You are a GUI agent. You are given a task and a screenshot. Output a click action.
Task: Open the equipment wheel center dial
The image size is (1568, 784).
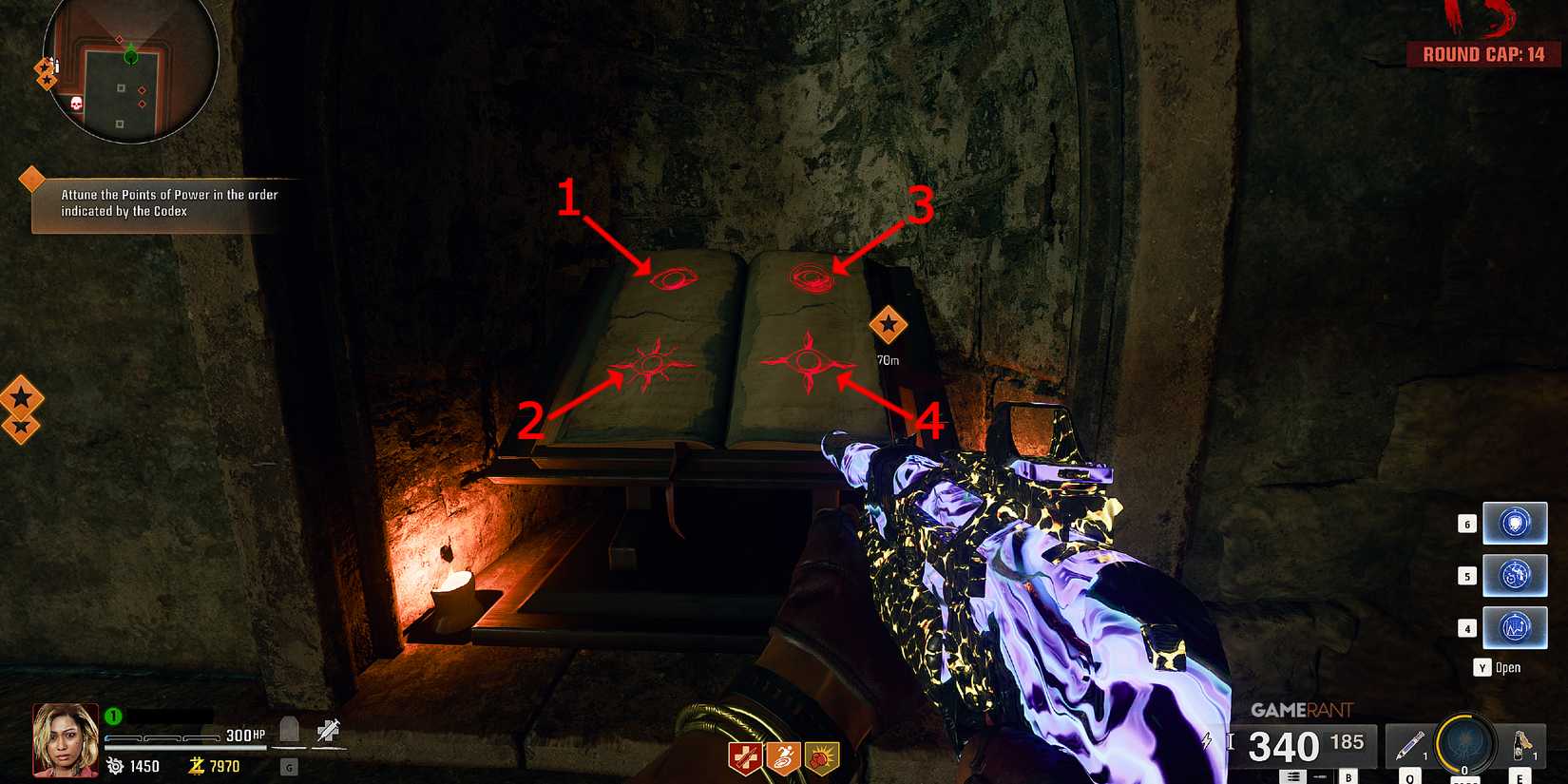(x=1463, y=746)
